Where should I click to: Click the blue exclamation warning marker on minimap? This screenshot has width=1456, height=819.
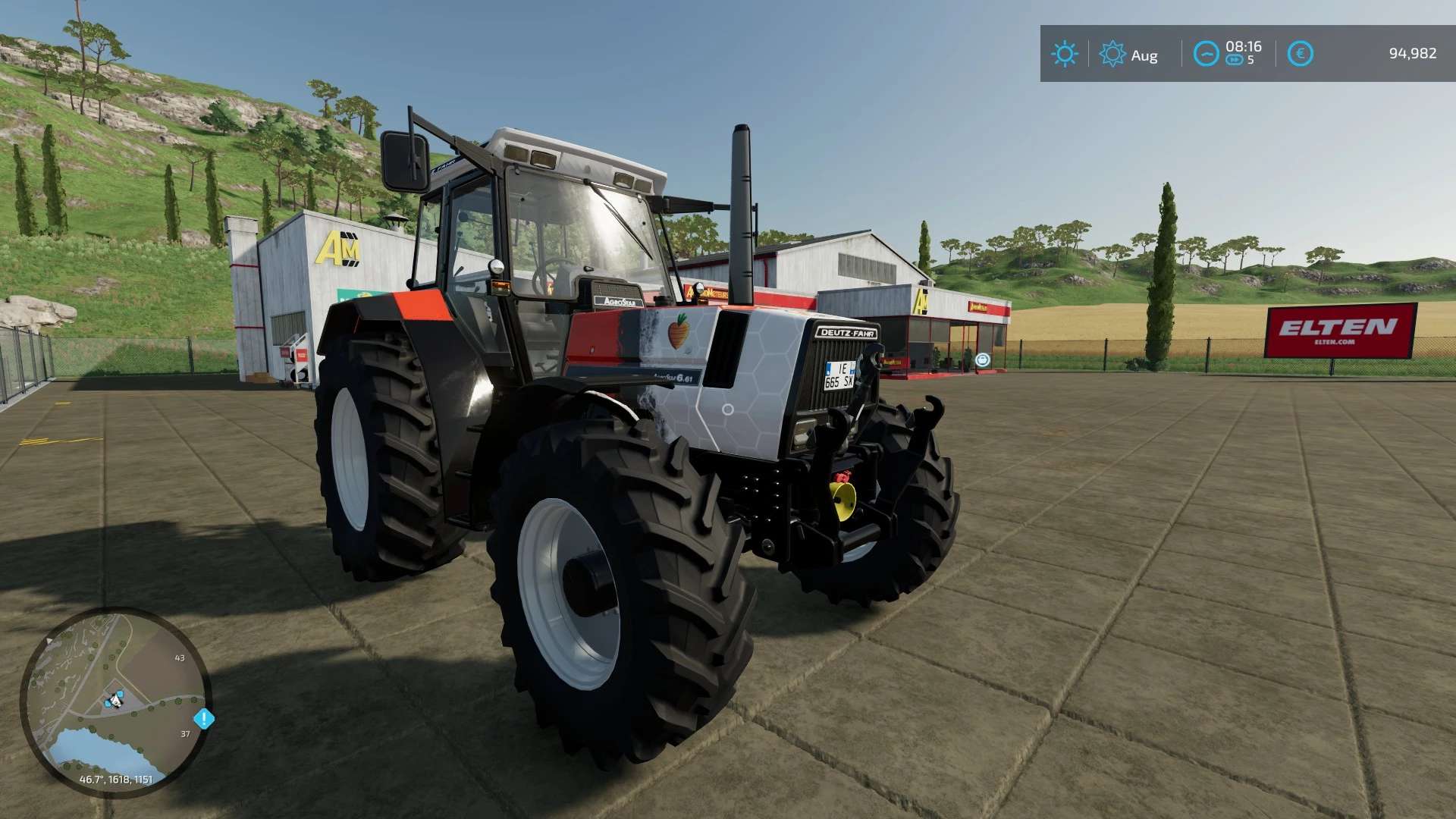click(x=204, y=718)
